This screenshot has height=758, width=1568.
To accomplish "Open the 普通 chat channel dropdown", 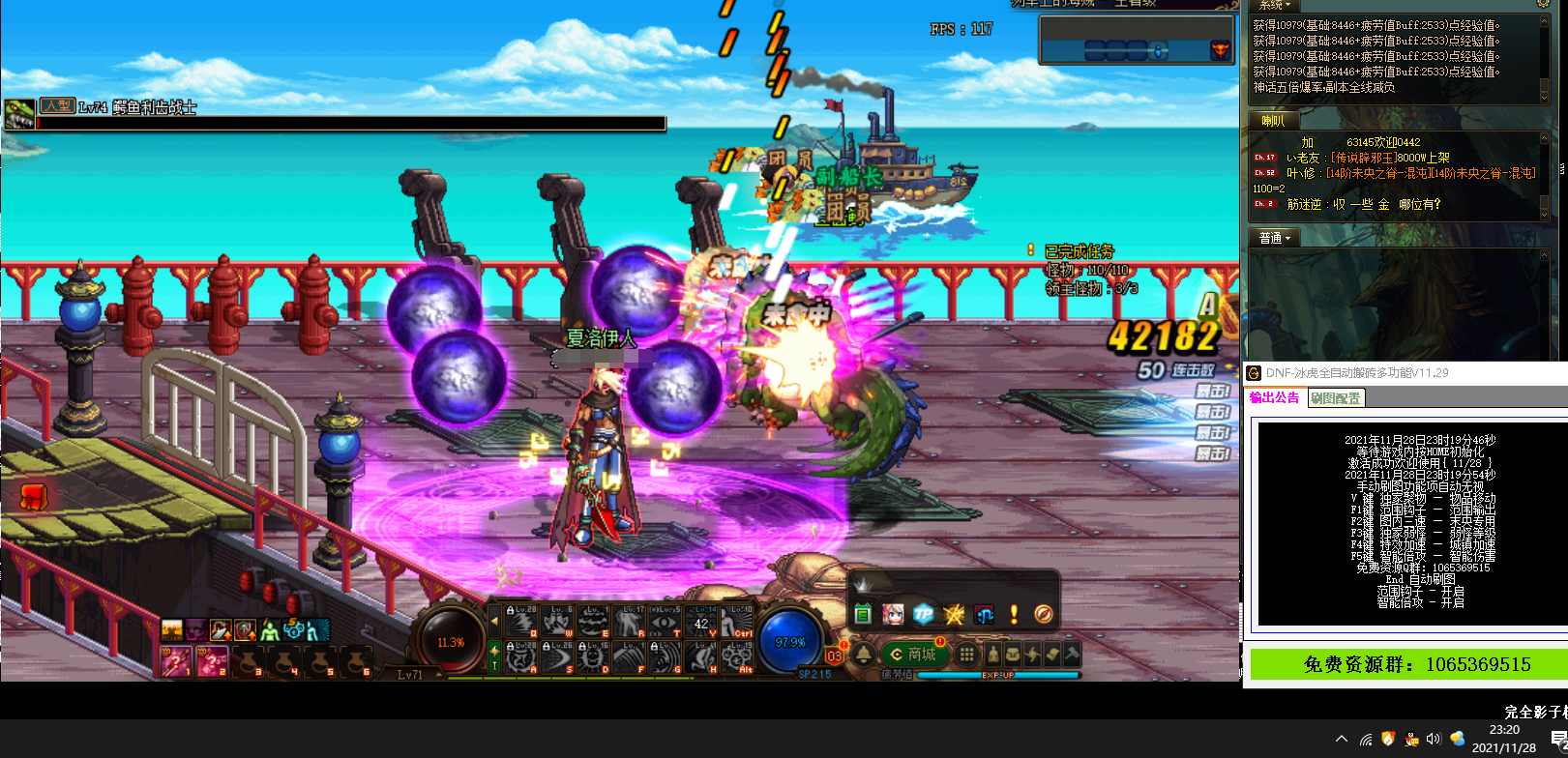I will [1275, 238].
